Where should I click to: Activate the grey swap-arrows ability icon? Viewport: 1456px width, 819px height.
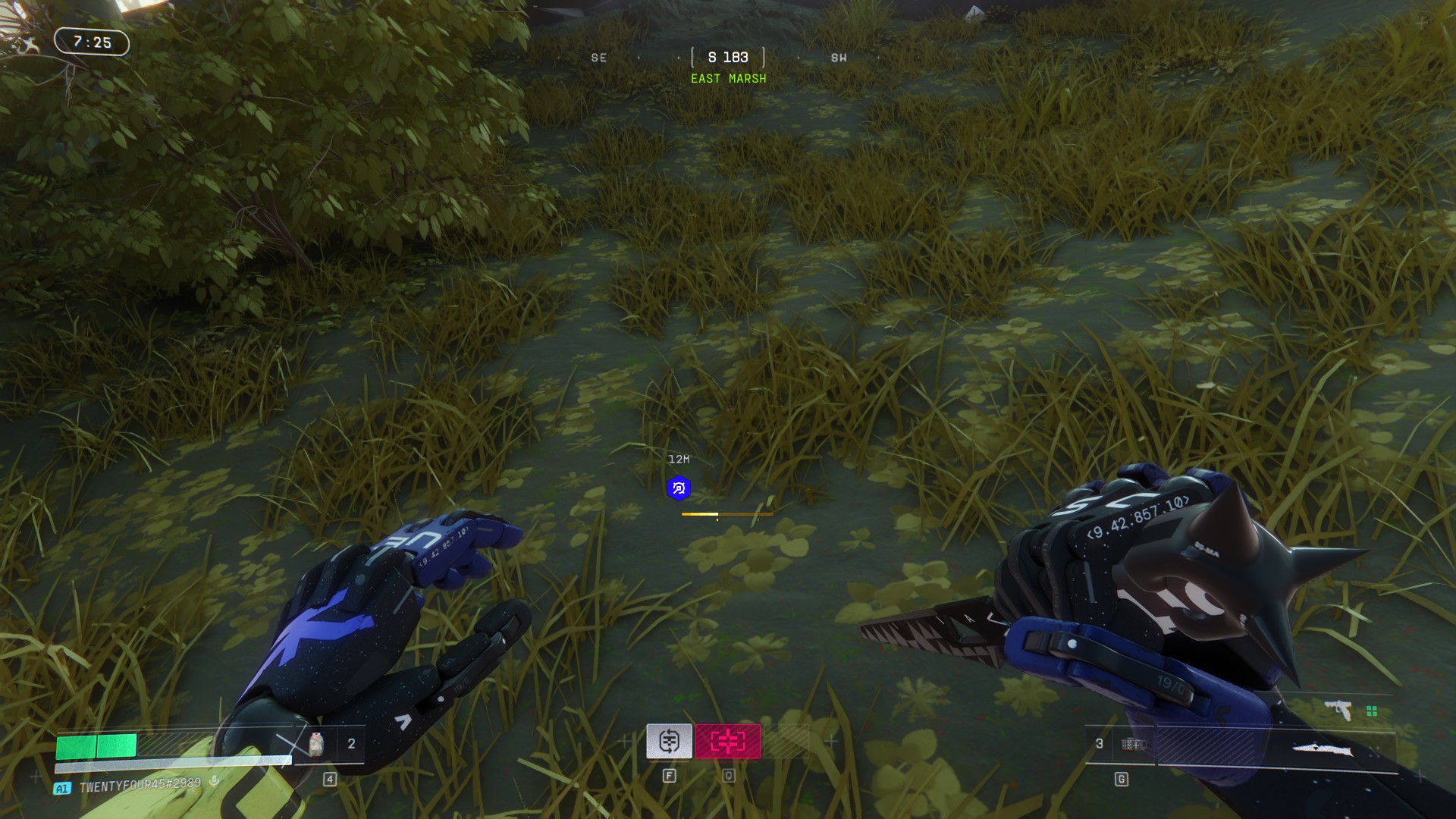pos(669,741)
